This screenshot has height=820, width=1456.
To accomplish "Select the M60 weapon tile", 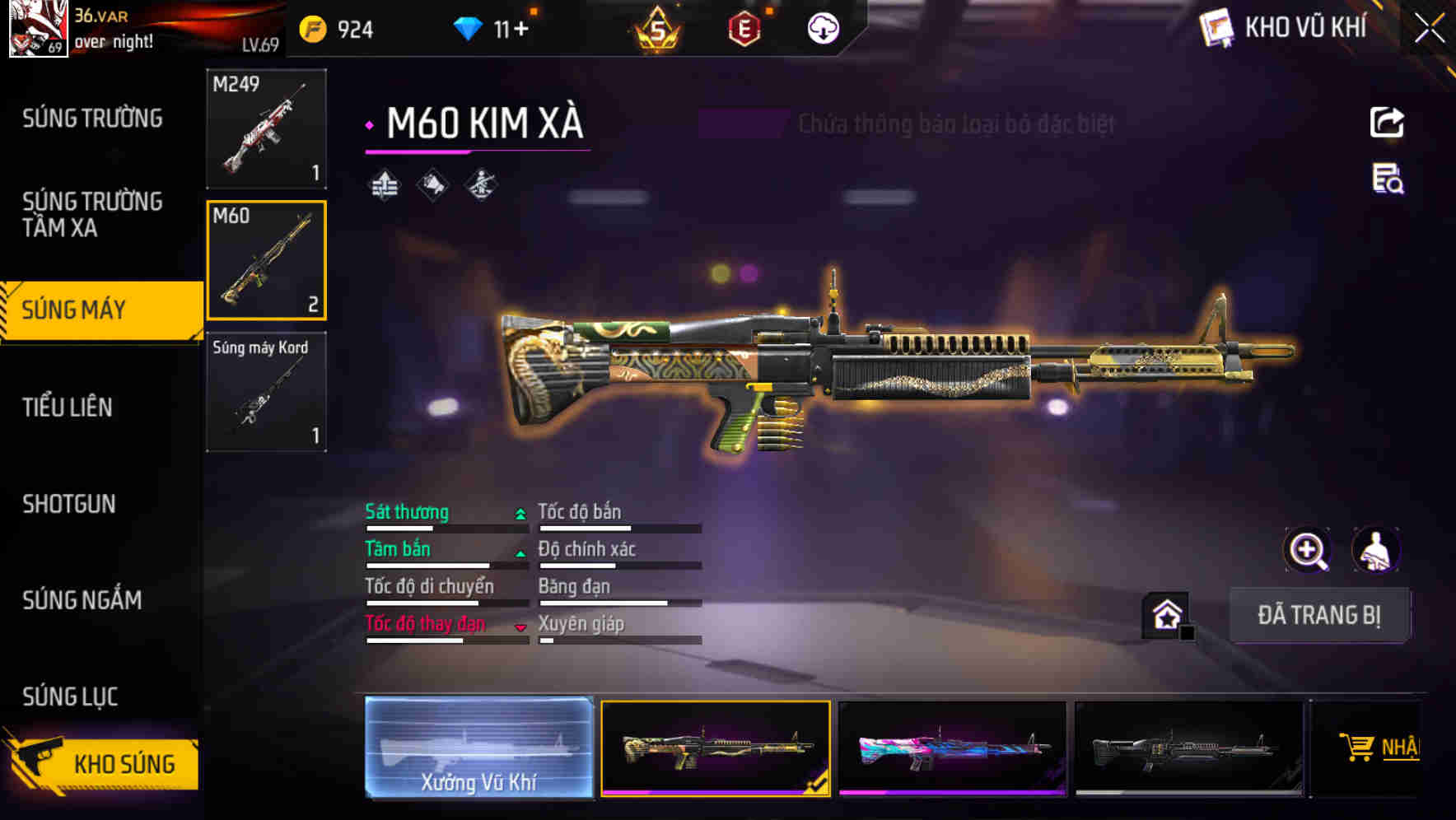I will (266, 260).
